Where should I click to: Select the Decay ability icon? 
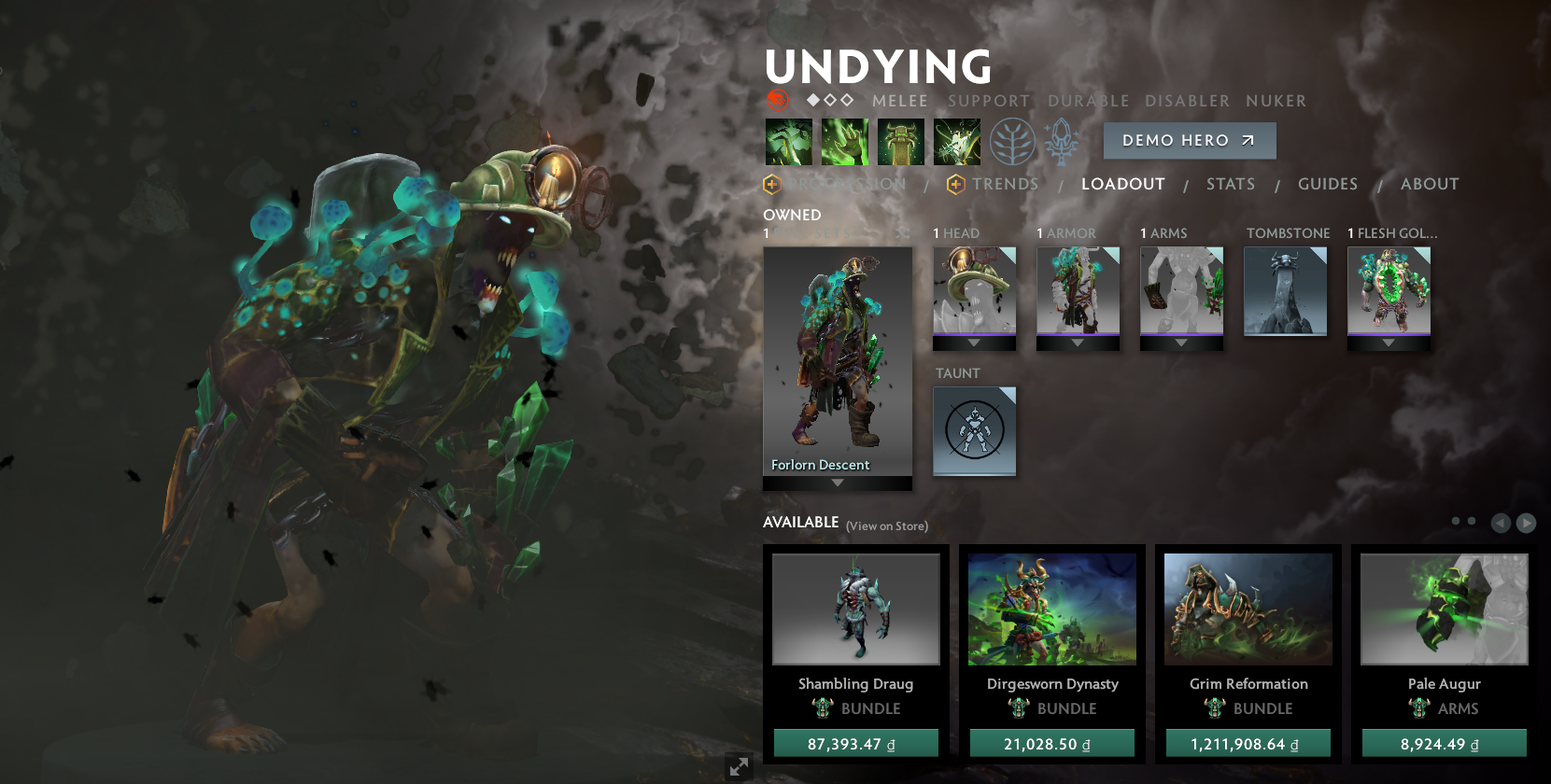[789, 141]
